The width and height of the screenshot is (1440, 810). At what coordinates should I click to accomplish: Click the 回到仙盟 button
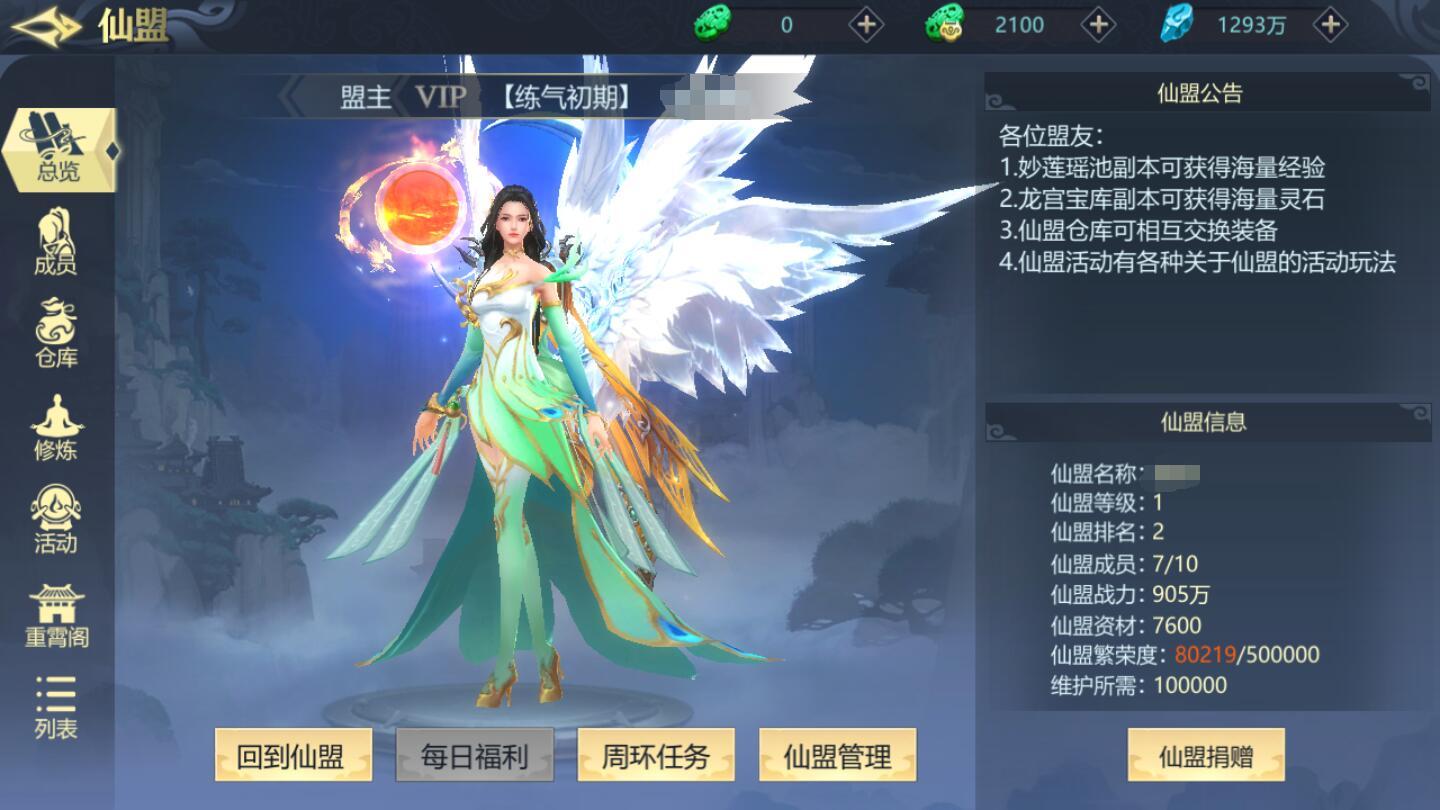[x=294, y=755]
